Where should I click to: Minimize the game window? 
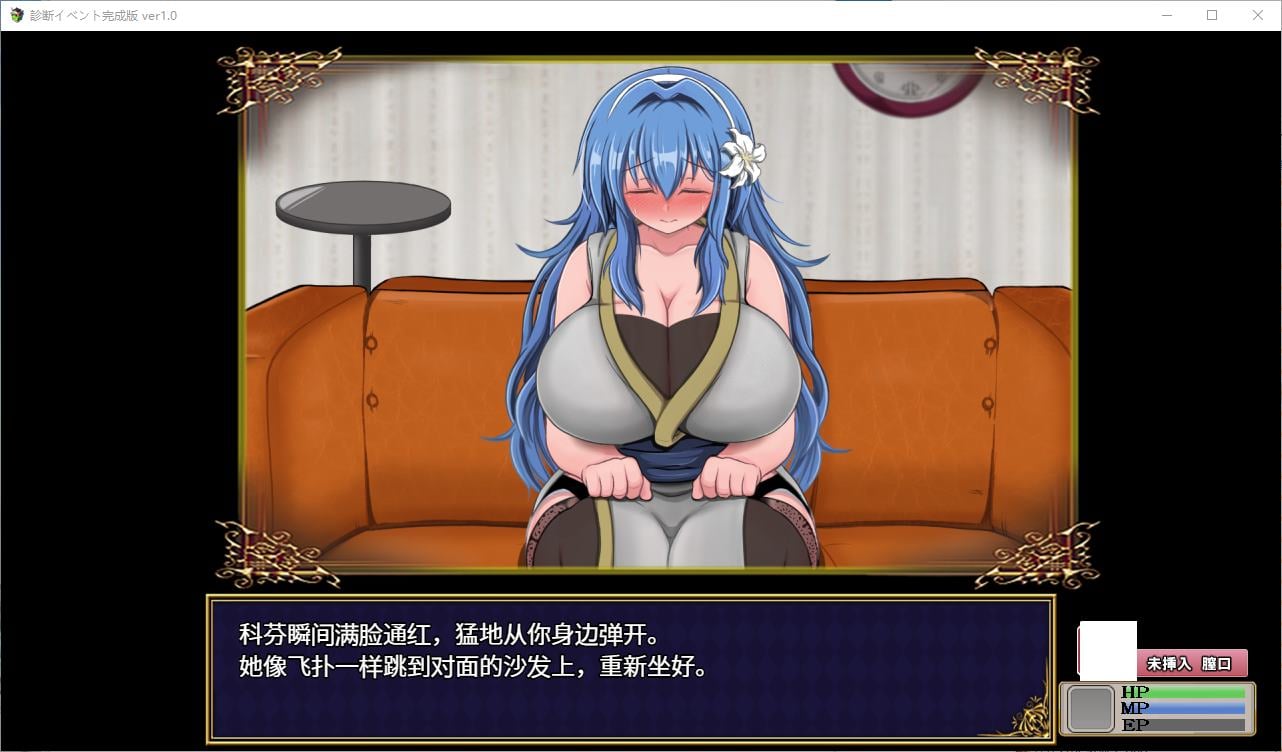(1165, 15)
